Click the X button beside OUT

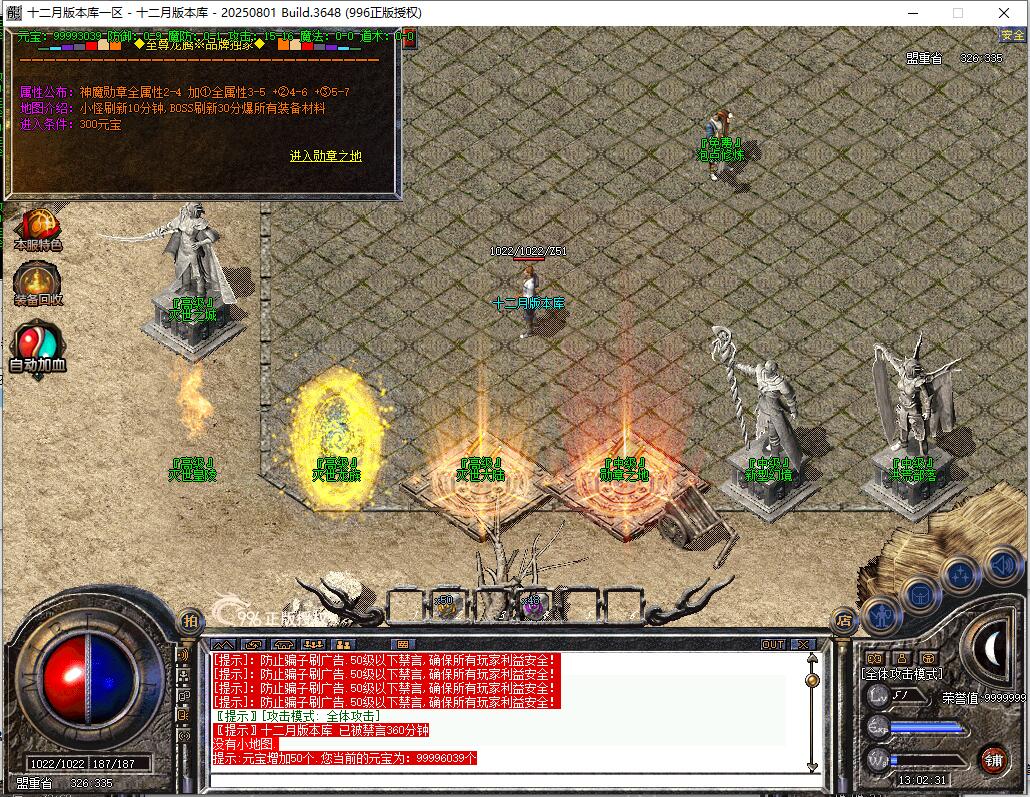coord(802,644)
